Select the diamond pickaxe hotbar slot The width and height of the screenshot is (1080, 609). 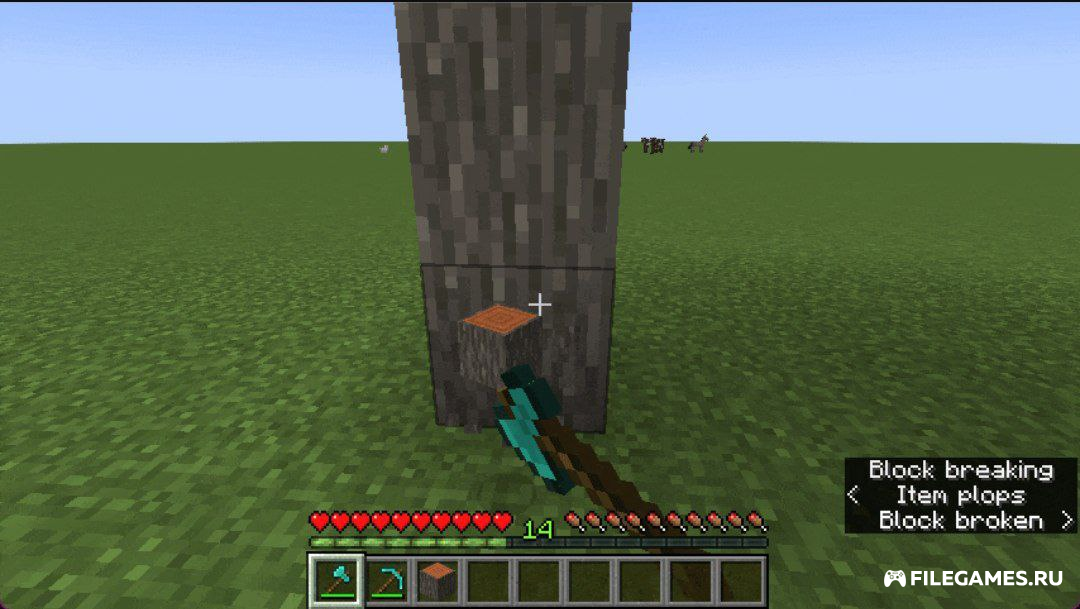pos(385,581)
